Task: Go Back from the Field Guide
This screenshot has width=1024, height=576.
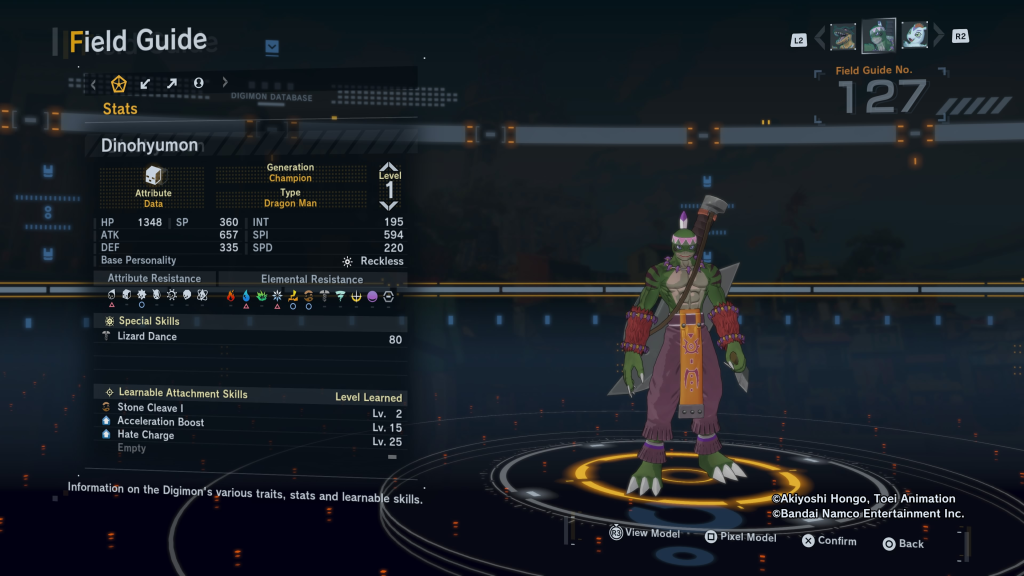Action: coord(903,543)
